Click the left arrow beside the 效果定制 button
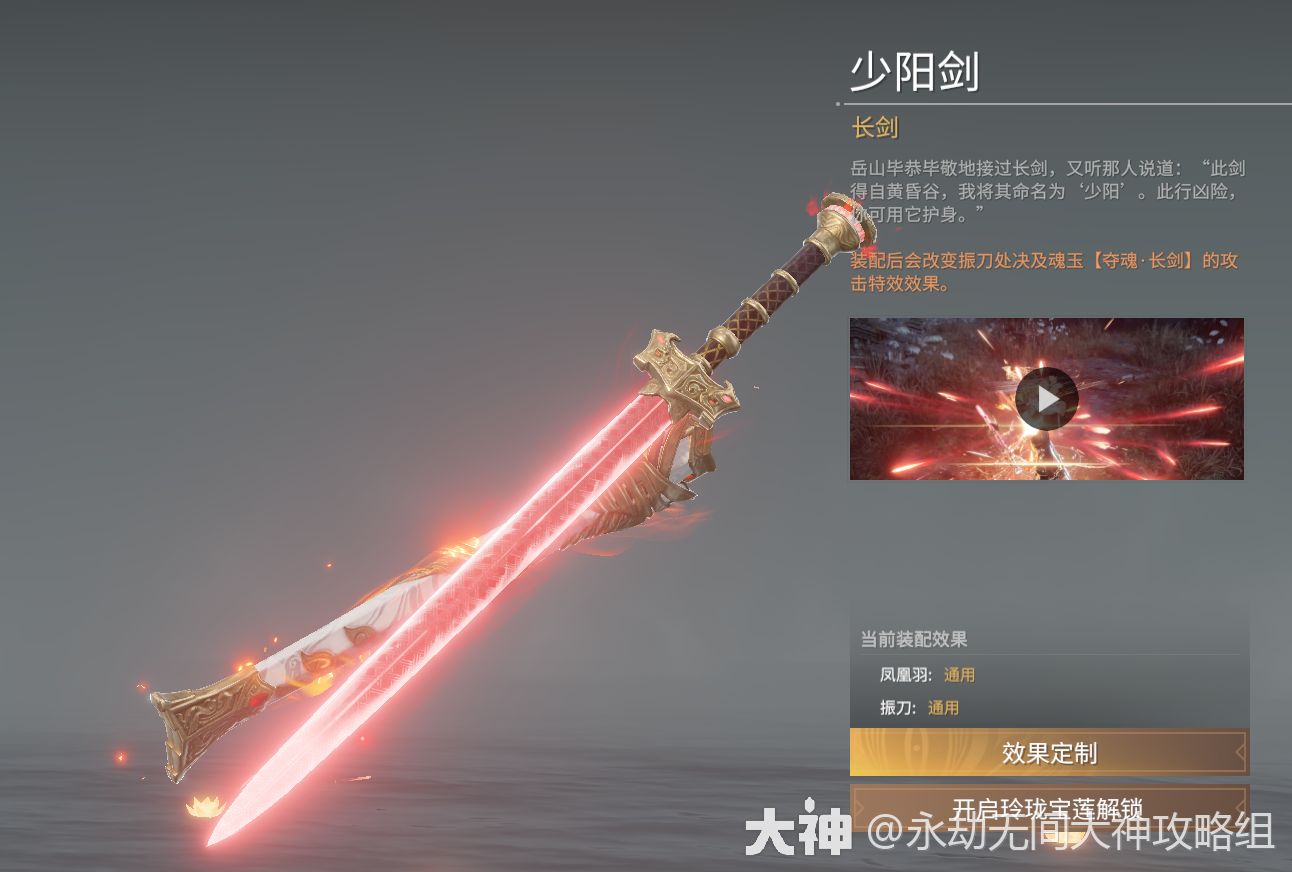 pyautogui.click(x=858, y=753)
